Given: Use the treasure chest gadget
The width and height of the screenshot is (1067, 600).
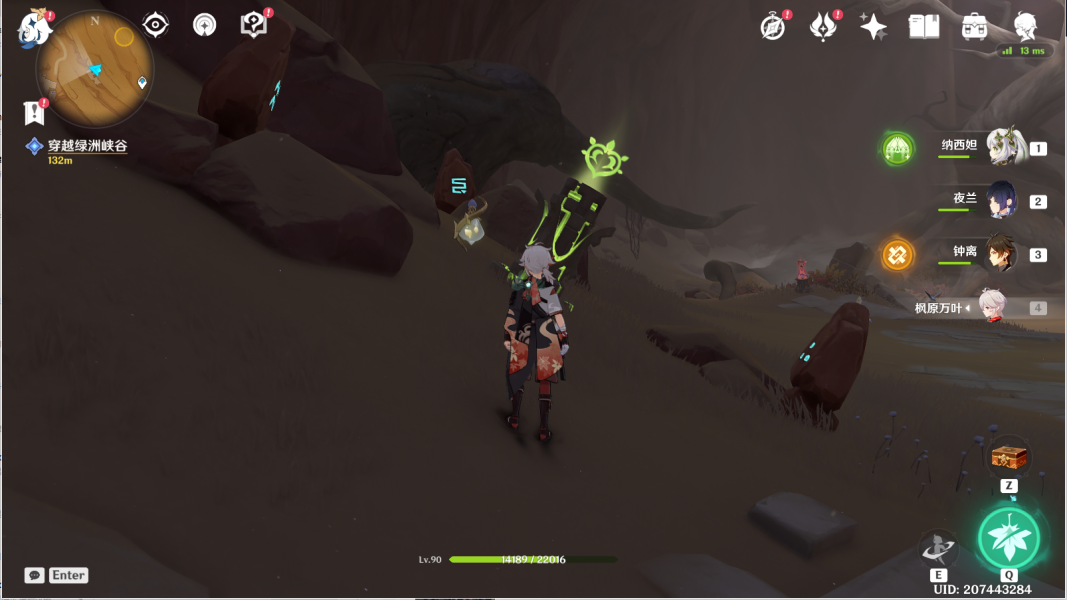Looking at the screenshot, I should tap(1009, 458).
